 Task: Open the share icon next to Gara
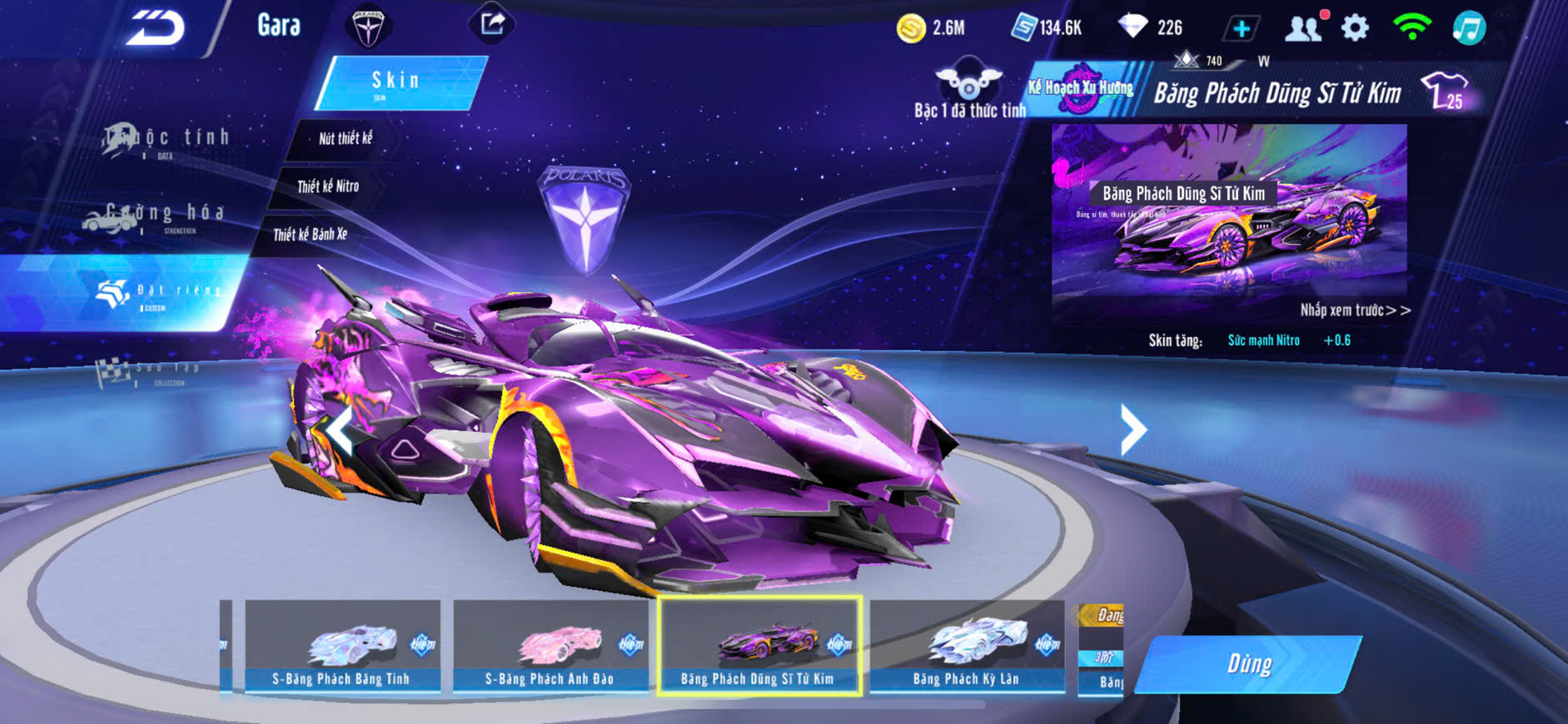[x=492, y=23]
